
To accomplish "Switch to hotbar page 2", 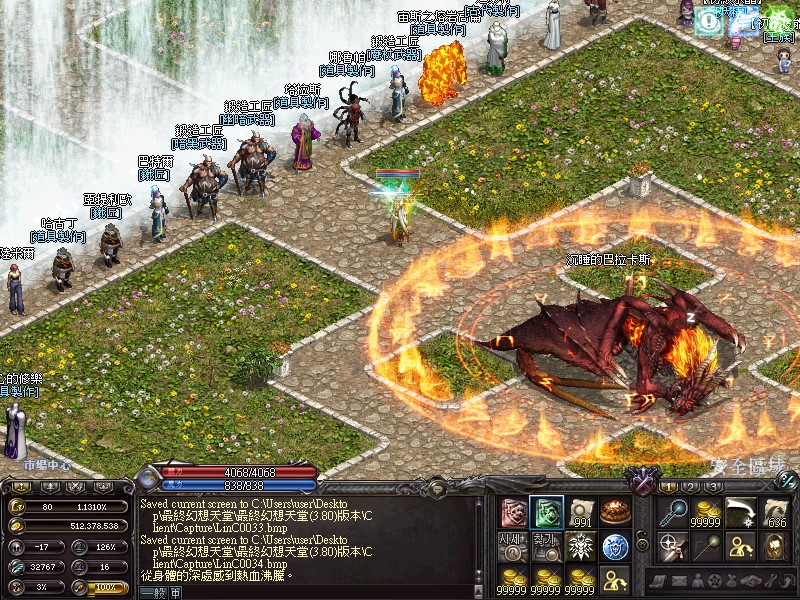I will [690, 486].
